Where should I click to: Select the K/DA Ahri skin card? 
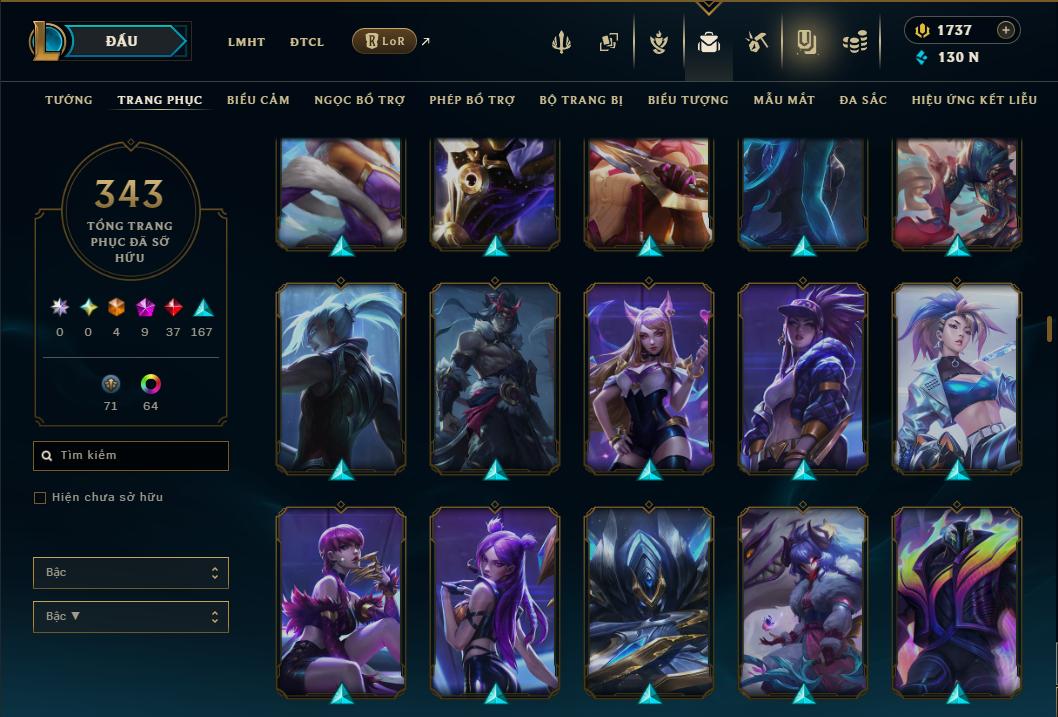click(649, 378)
